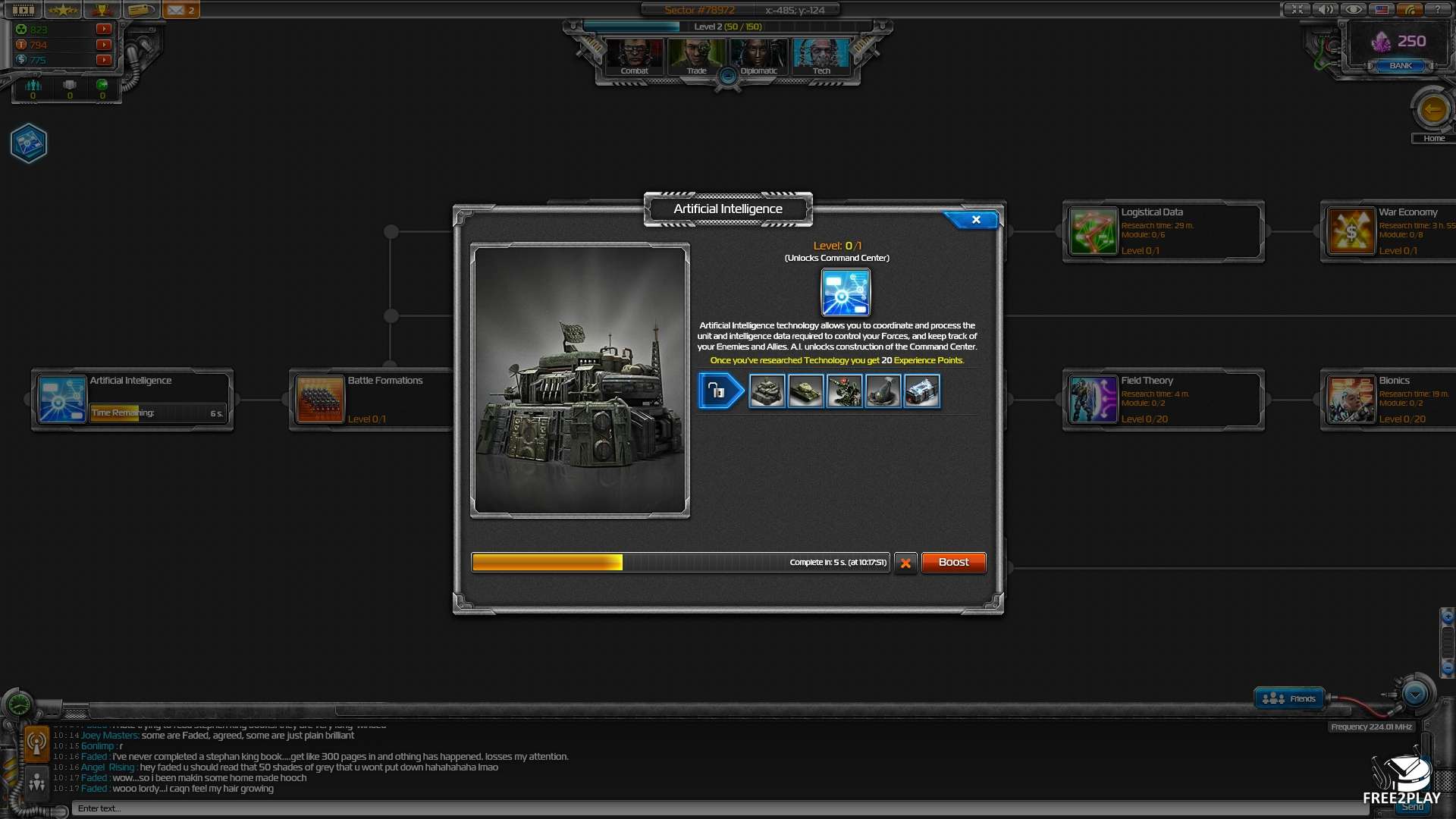Image resolution: width=1456 pixels, height=819 pixels.
Task: Select the Trade advisor portrait
Action: [696, 55]
